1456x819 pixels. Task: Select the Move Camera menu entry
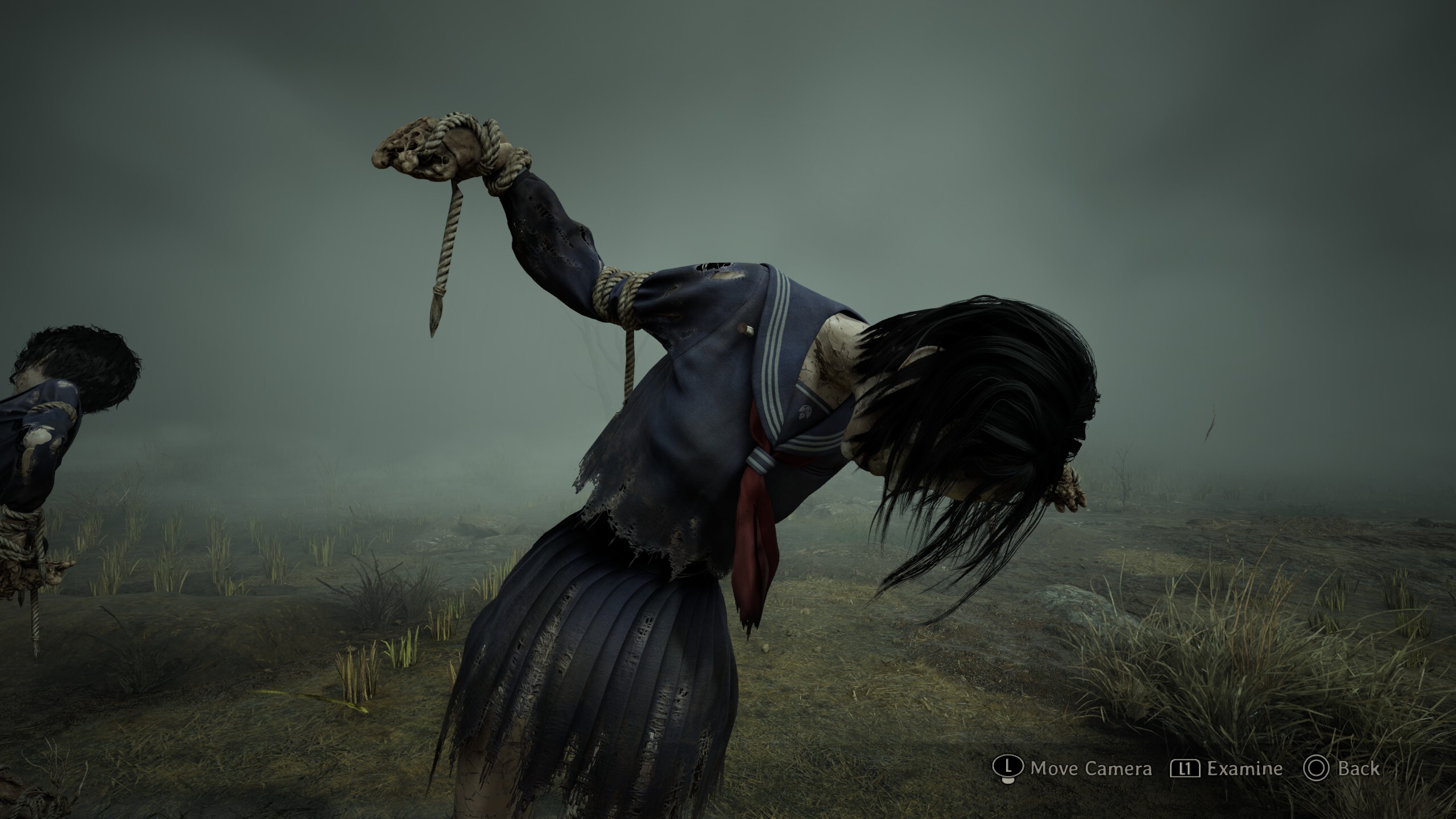(1091, 767)
